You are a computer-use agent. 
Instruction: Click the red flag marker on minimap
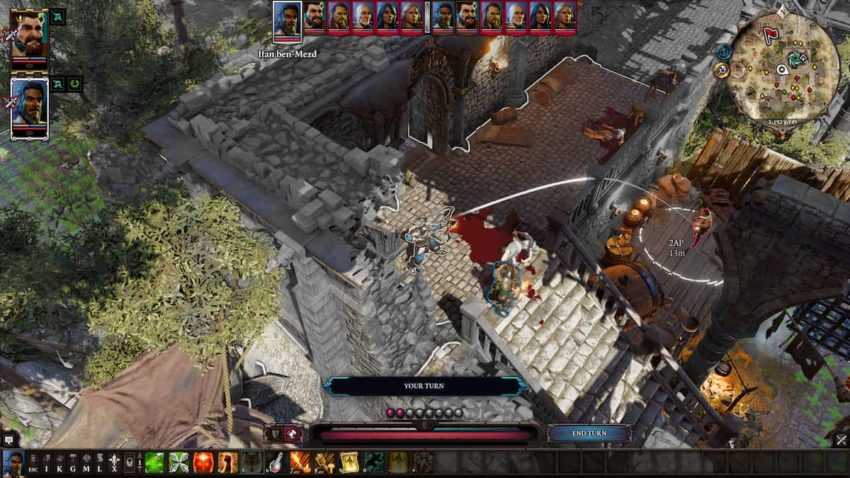click(769, 33)
